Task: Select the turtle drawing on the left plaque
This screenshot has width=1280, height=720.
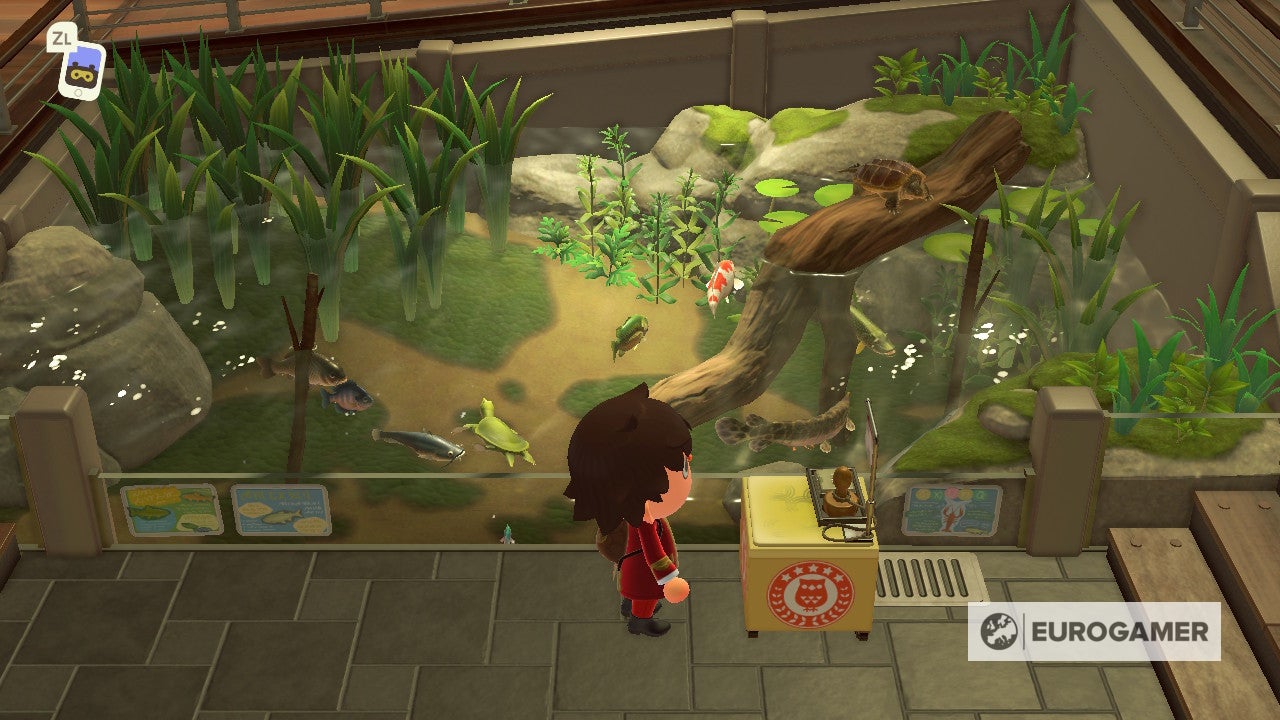Action: point(194,527)
